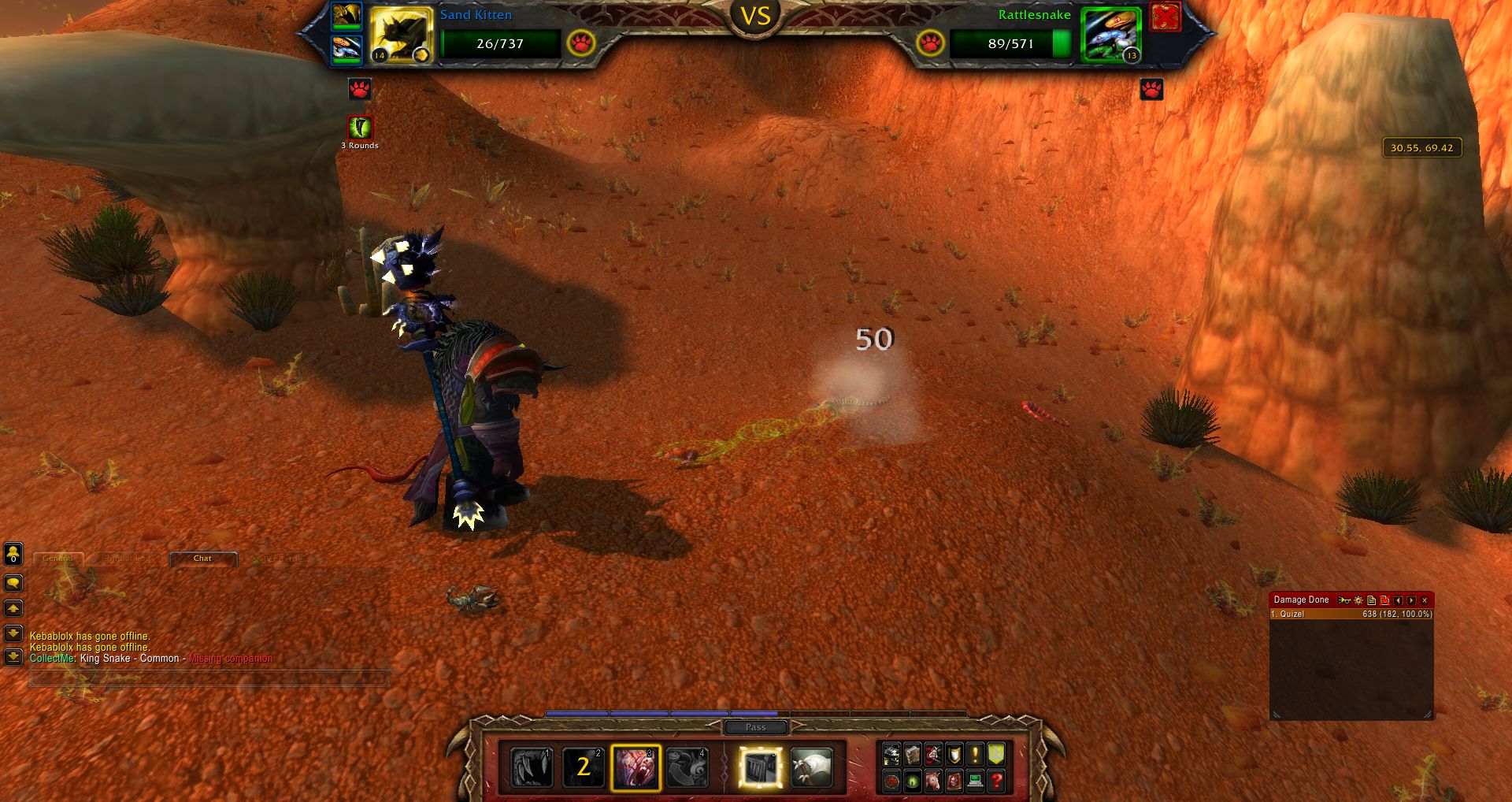1512x802 pixels.
Task: Choose the bird ability in slot 4
Action: pos(687,767)
